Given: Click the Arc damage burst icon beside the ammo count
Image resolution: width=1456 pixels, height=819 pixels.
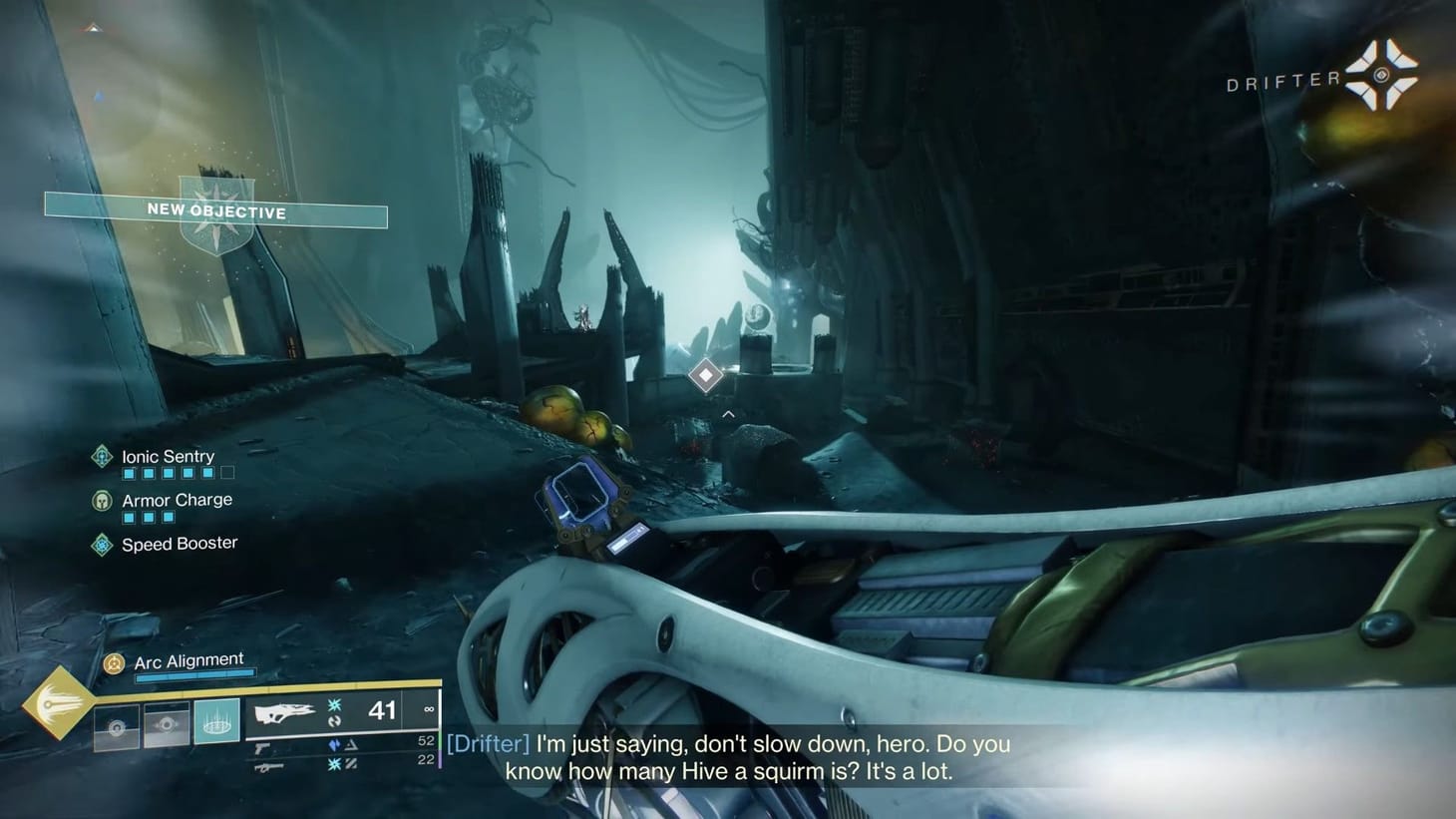Looking at the screenshot, I should tap(334, 705).
